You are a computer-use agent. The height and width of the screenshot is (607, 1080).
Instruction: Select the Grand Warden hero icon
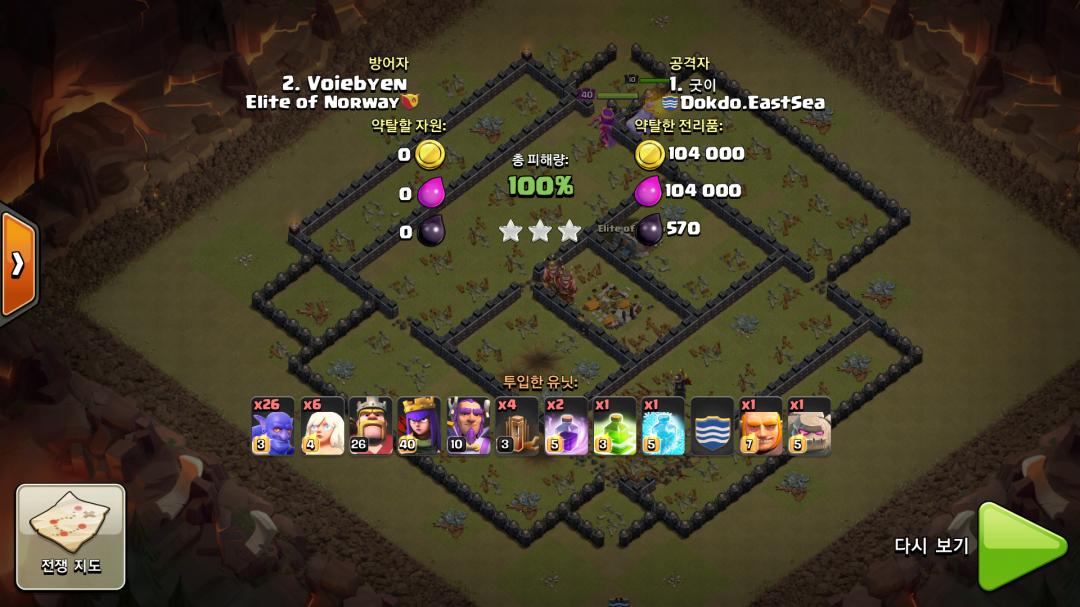pos(469,427)
